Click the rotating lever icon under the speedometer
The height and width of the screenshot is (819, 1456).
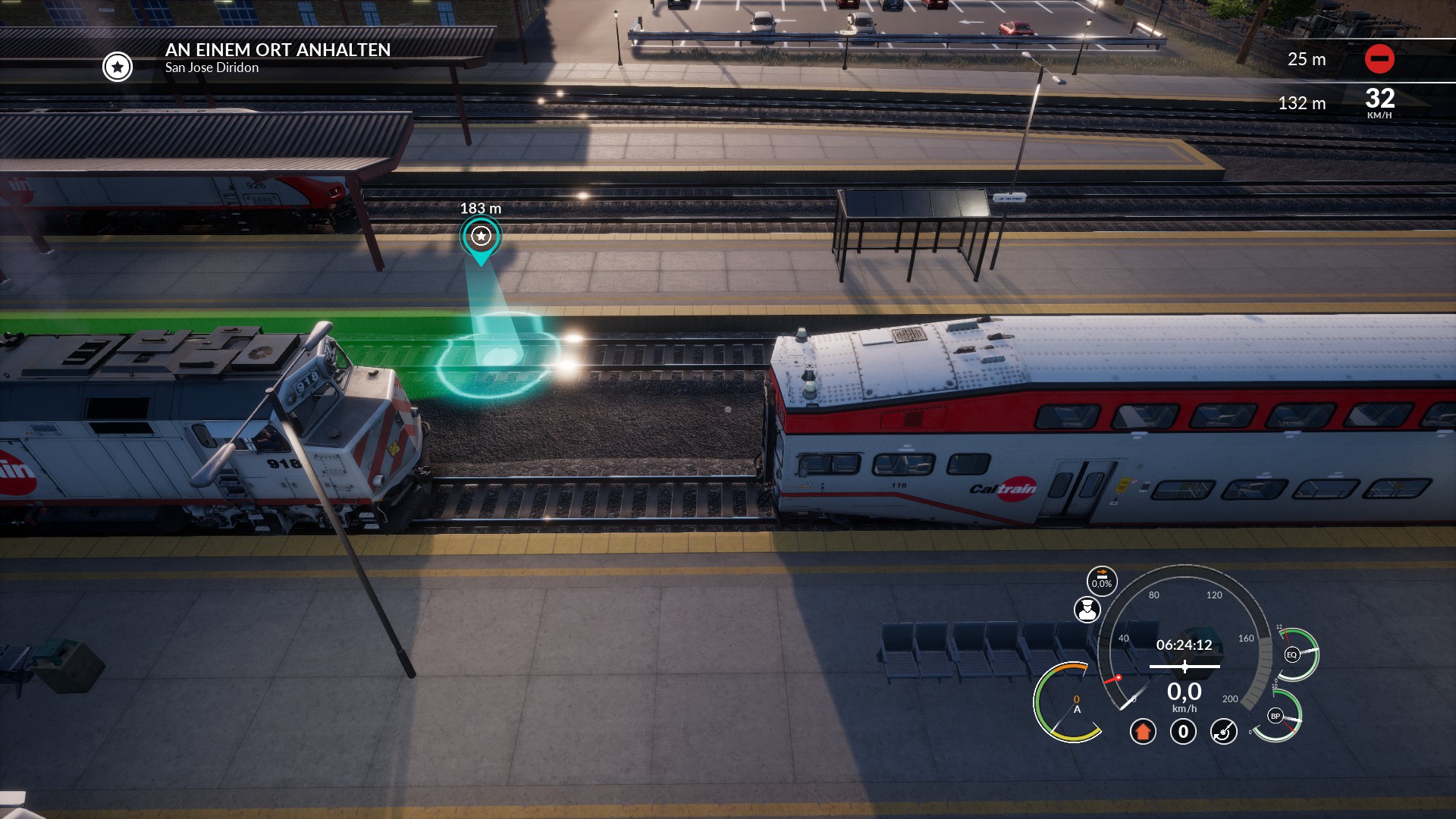coord(1223,732)
